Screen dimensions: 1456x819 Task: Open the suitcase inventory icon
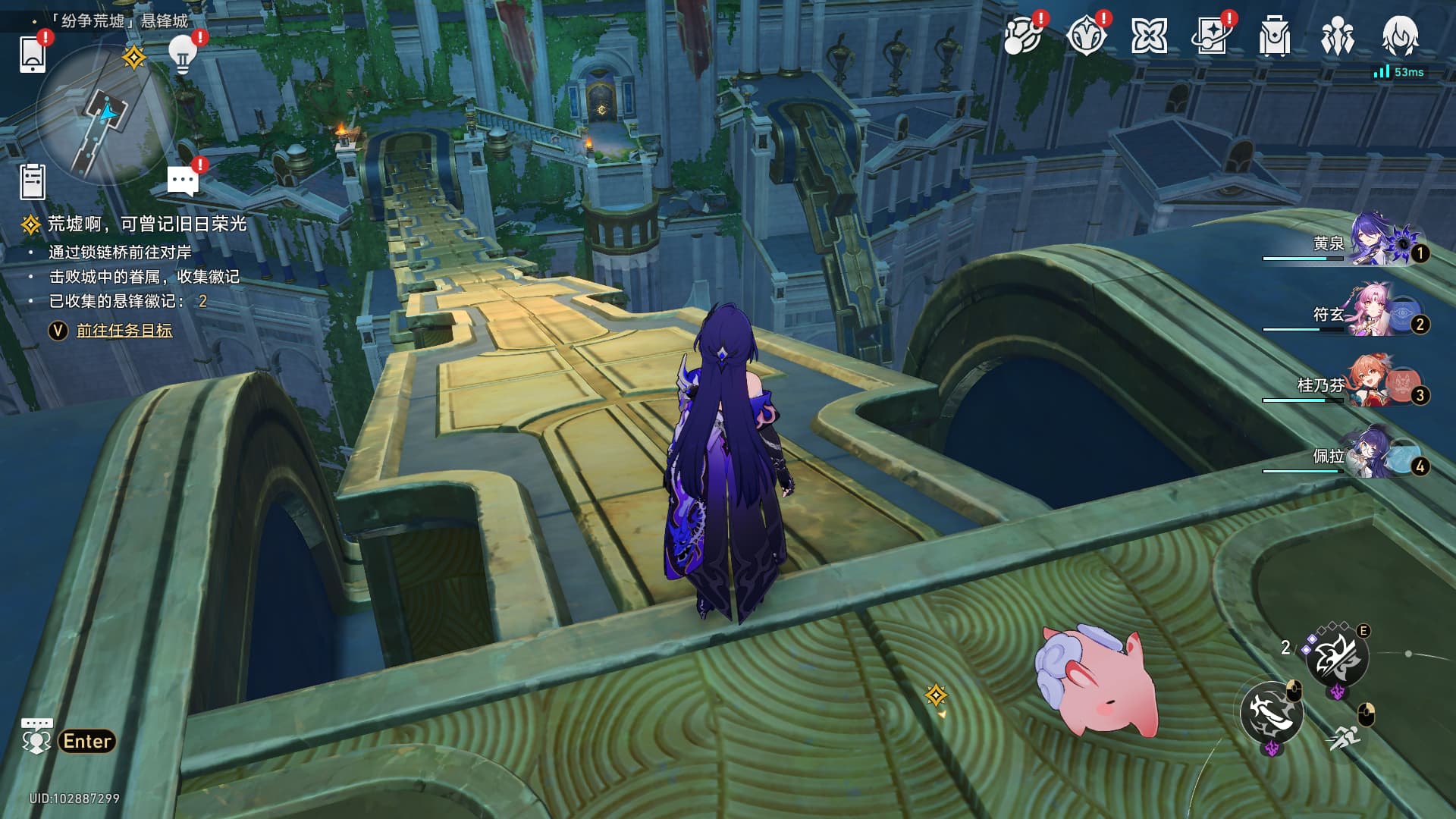pyautogui.click(x=1274, y=36)
